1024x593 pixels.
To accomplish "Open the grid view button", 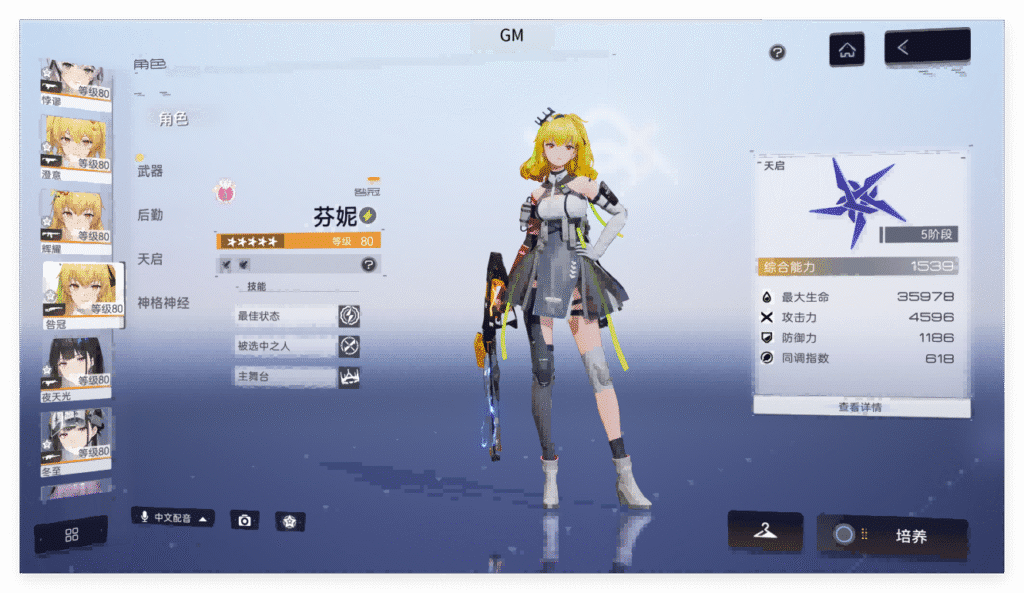I will 71,535.
